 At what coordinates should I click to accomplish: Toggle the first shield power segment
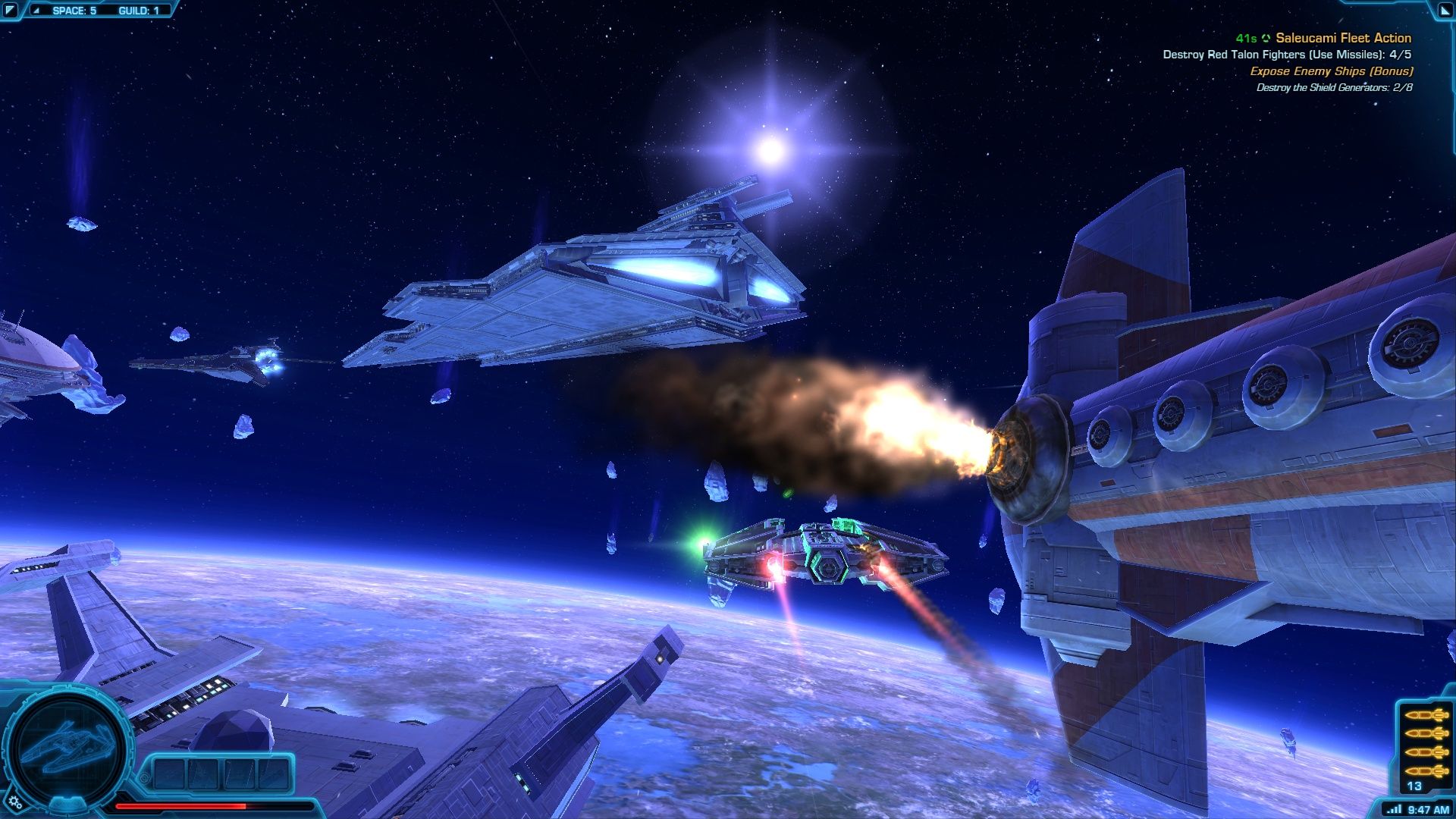point(168,773)
